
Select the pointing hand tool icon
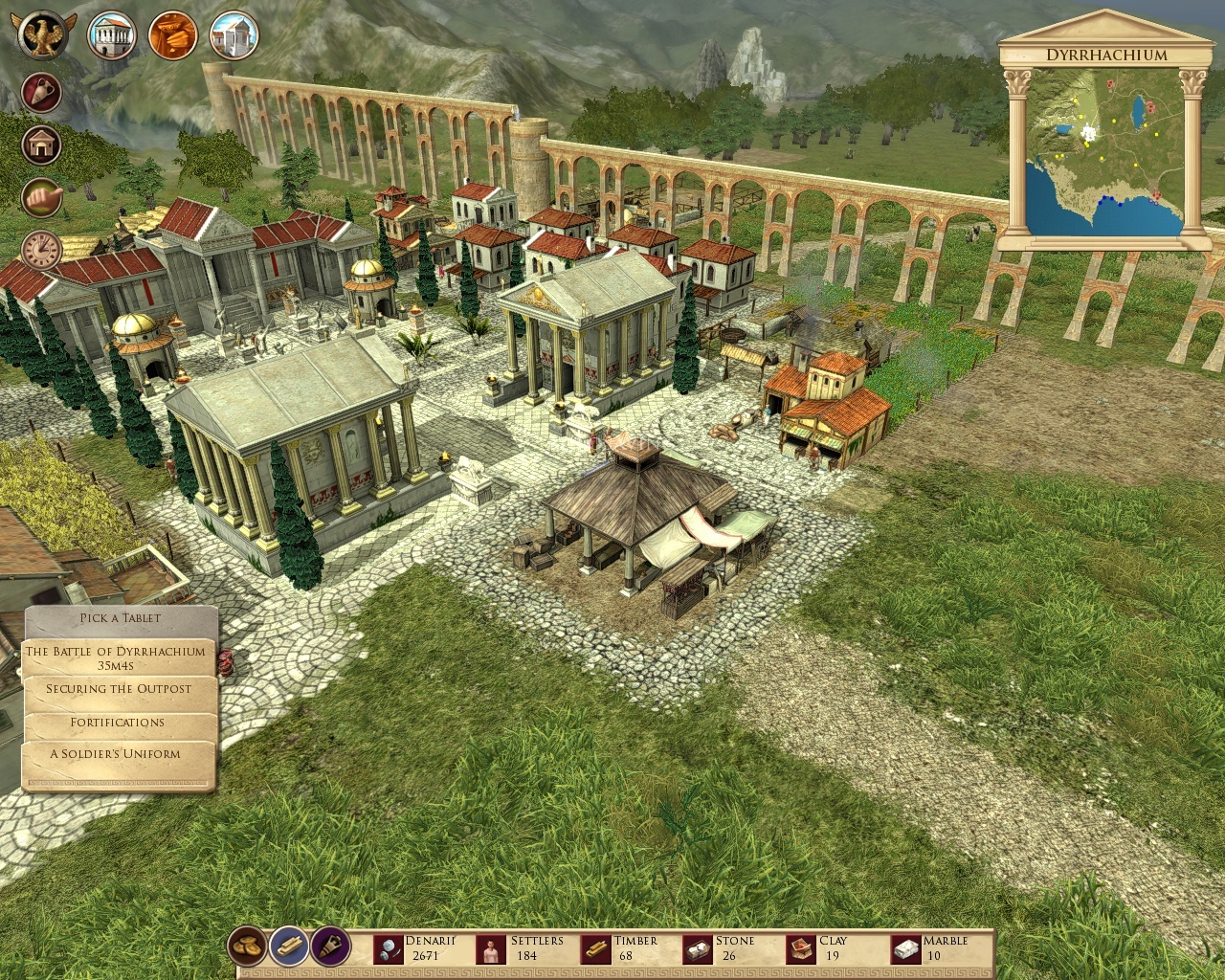coord(41,197)
